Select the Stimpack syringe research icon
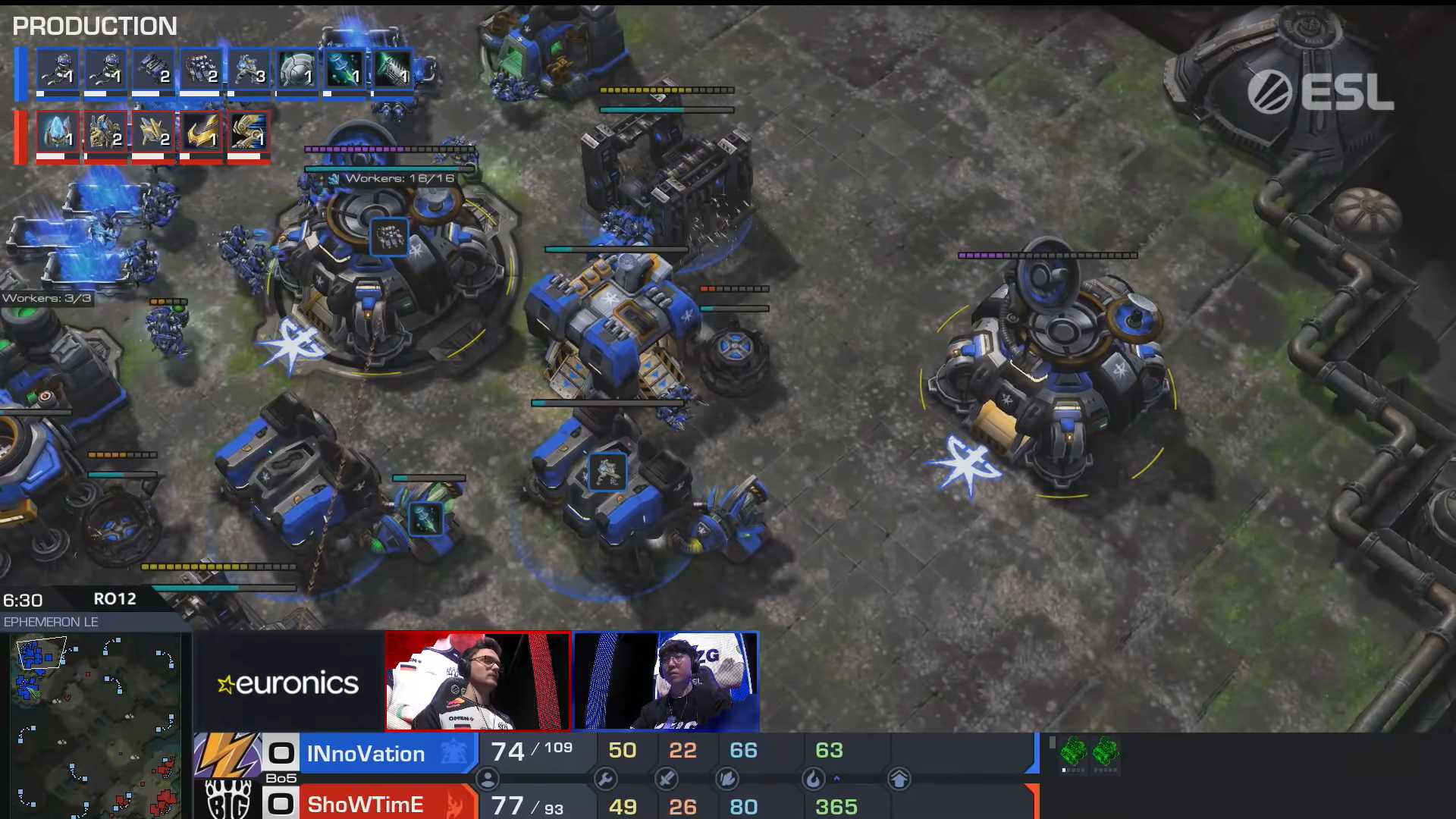This screenshot has height=819, width=1456. [x=344, y=71]
